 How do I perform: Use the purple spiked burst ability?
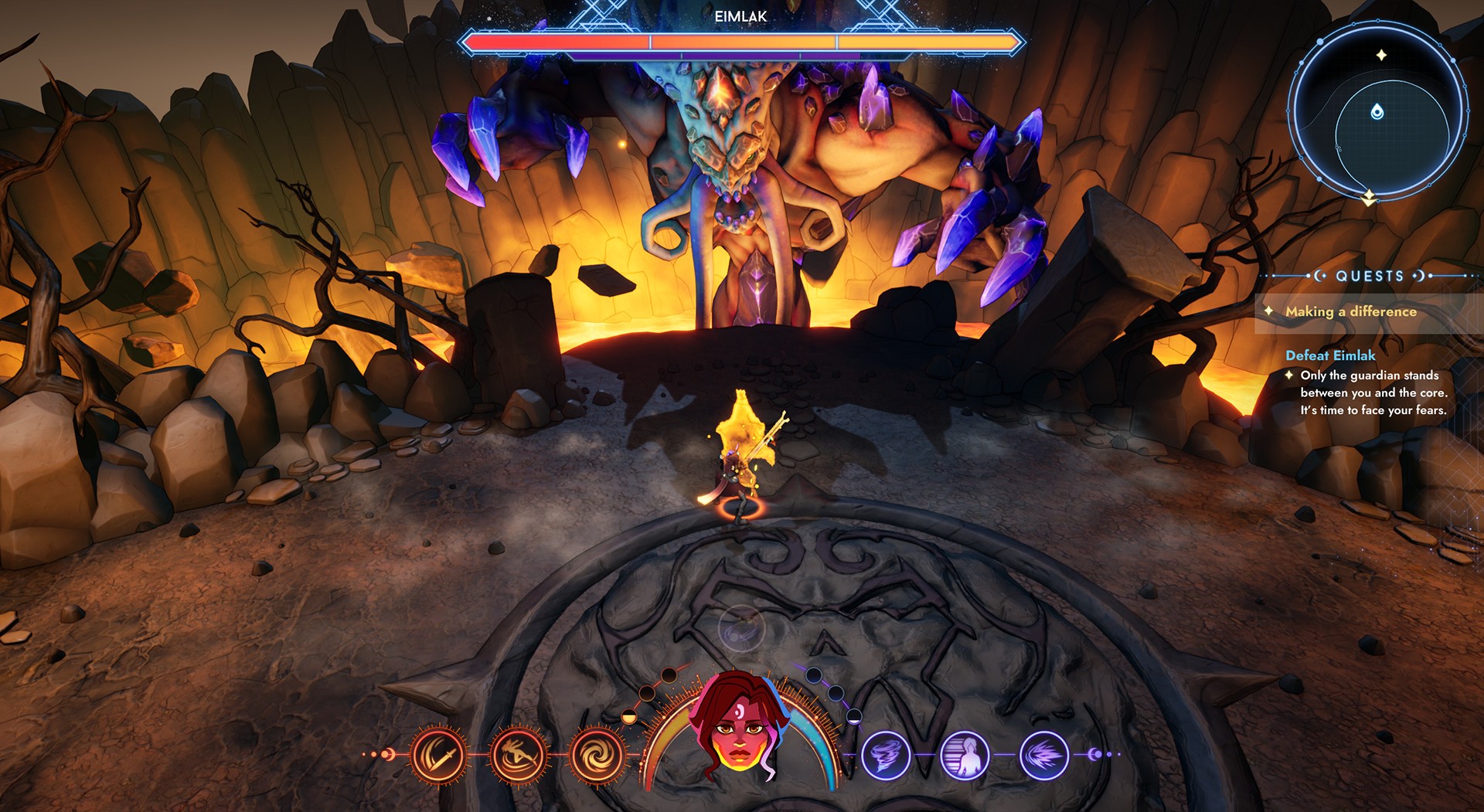1044,754
